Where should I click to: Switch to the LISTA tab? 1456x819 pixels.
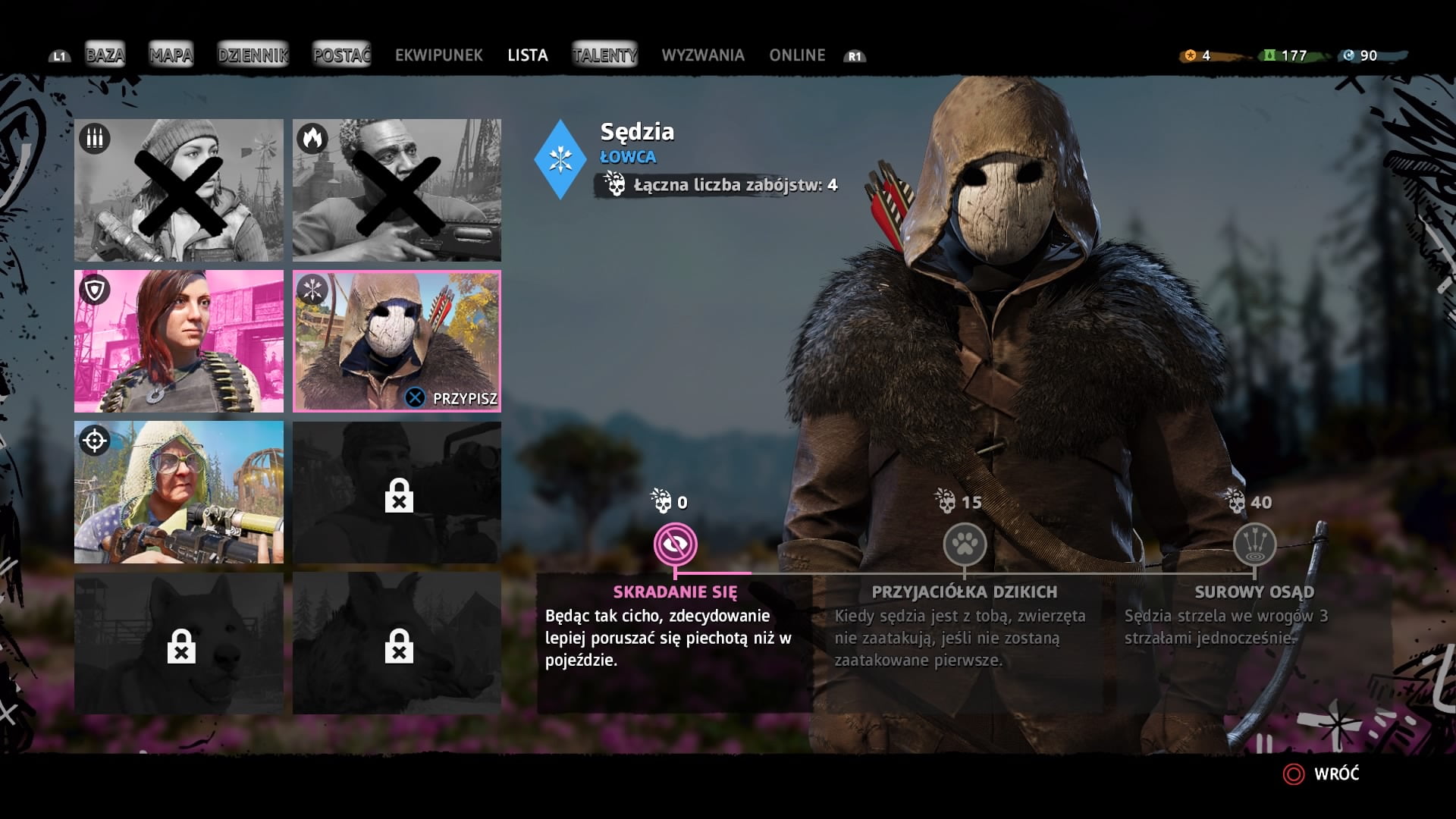(527, 55)
